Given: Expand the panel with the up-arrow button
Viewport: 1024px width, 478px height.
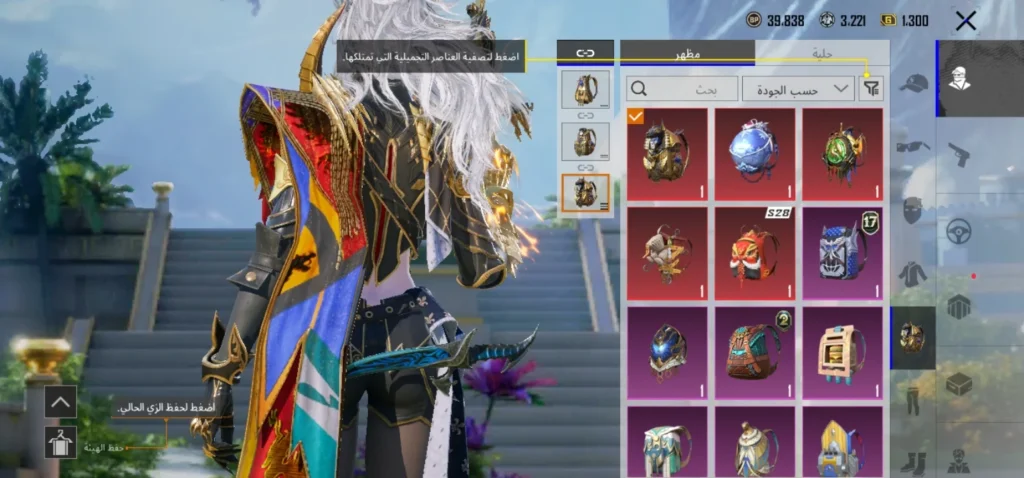Looking at the screenshot, I should pos(59,403).
